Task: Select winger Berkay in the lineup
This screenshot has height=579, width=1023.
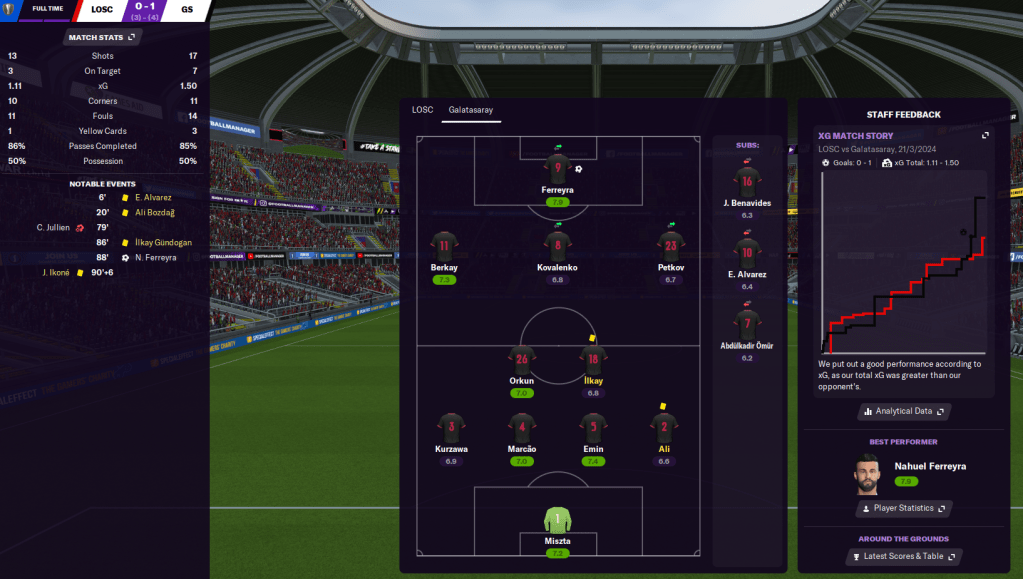Action: pyautogui.click(x=444, y=246)
